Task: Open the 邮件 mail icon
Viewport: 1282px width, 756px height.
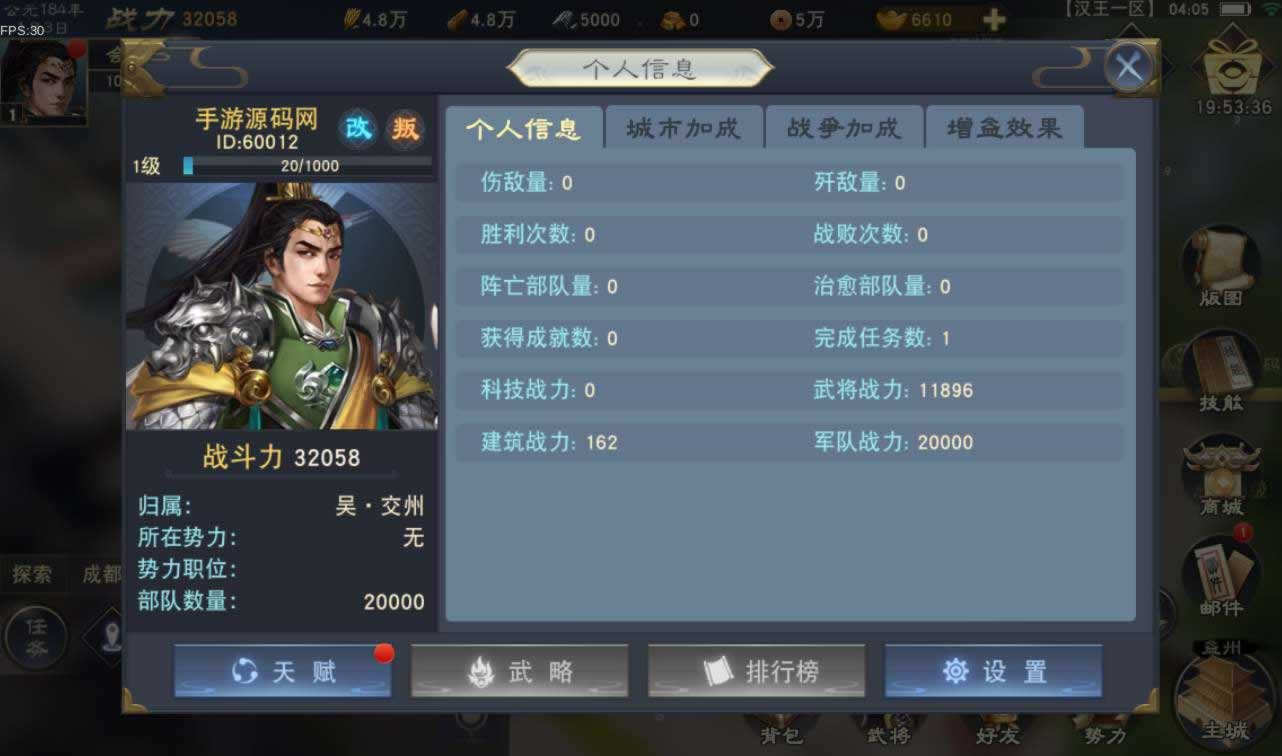Action: coord(1221,577)
